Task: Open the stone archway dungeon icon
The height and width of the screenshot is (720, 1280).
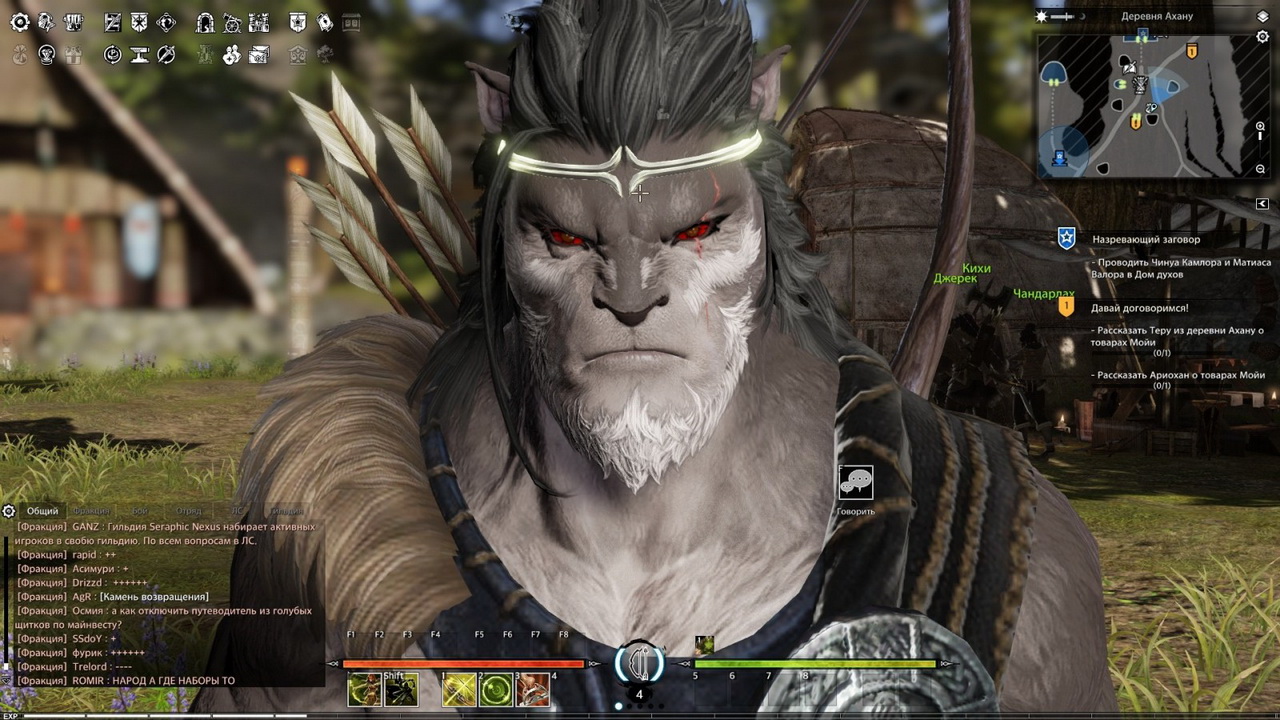Action: (205, 23)
